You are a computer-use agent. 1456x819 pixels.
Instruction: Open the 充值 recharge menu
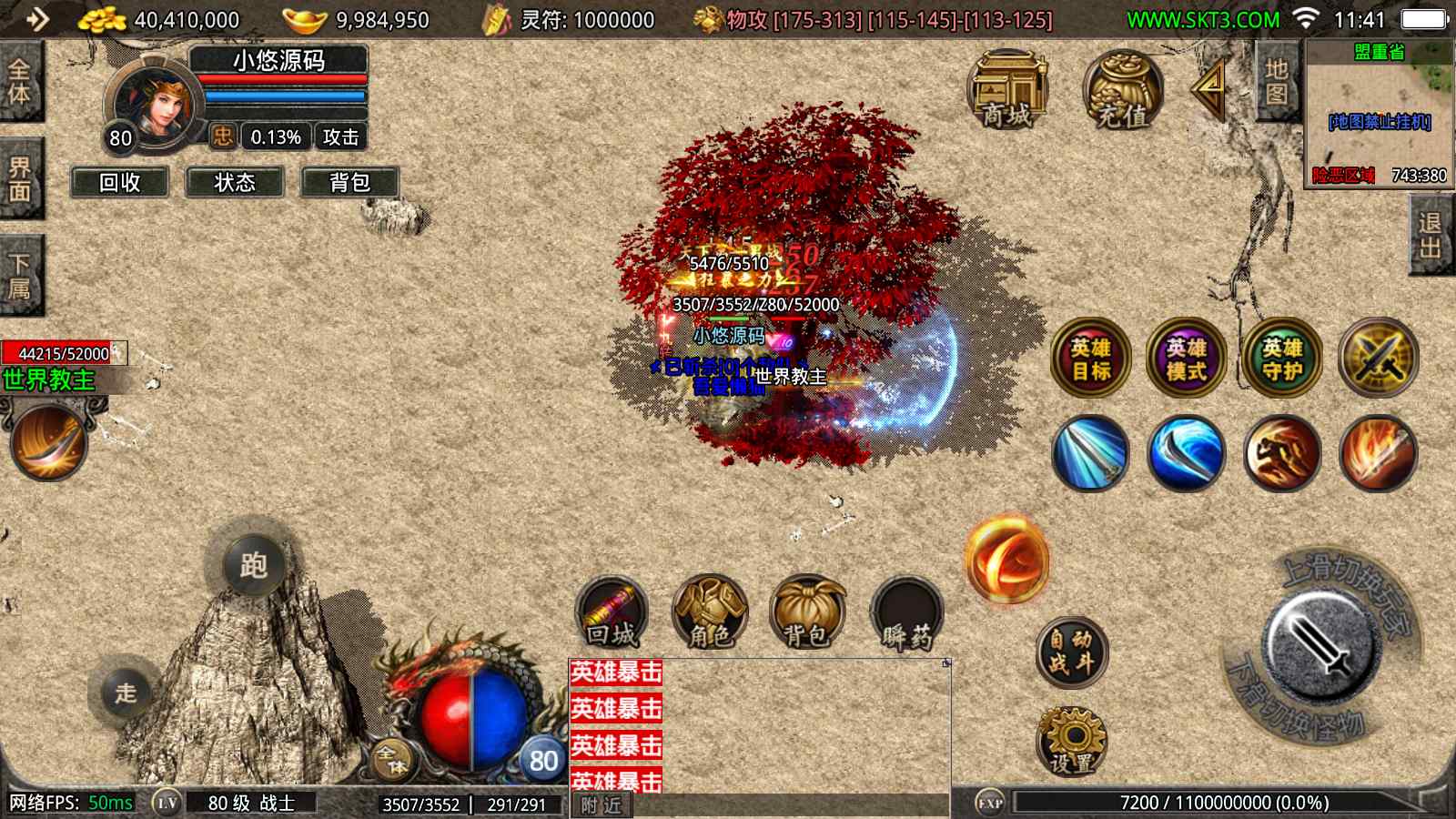tap(1122, 91)
